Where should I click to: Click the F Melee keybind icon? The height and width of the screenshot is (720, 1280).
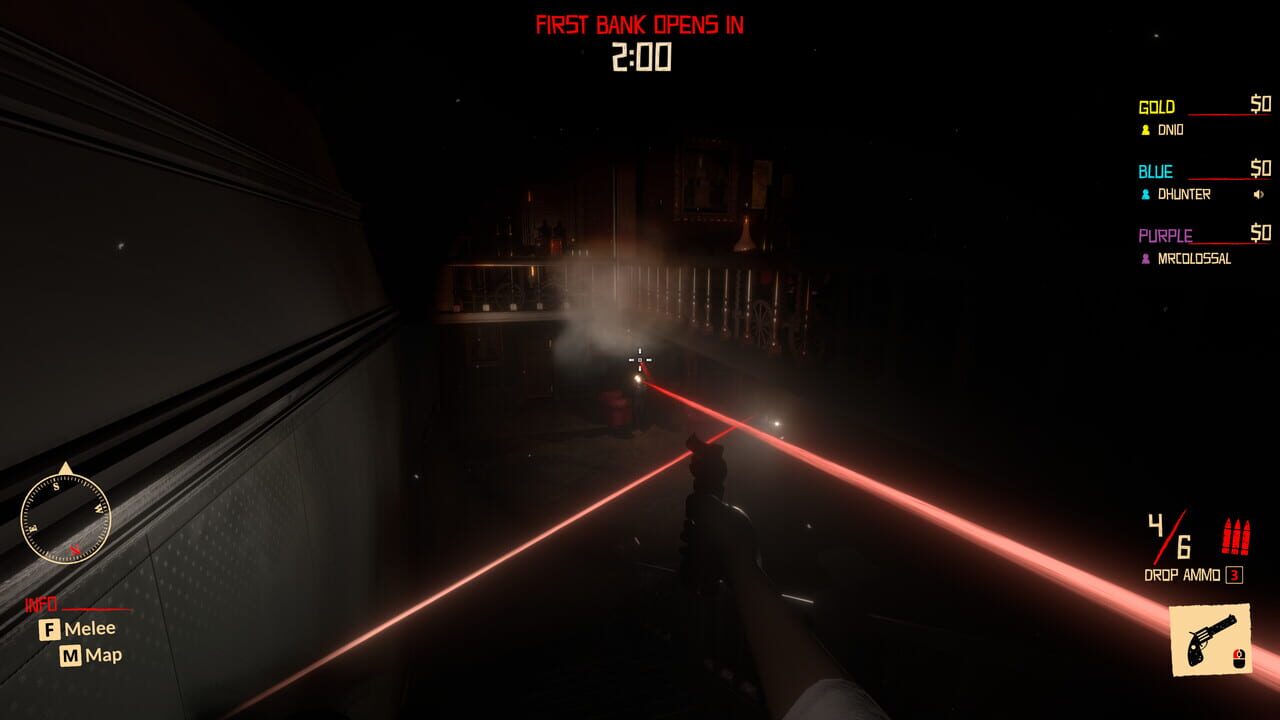(50, 629)
